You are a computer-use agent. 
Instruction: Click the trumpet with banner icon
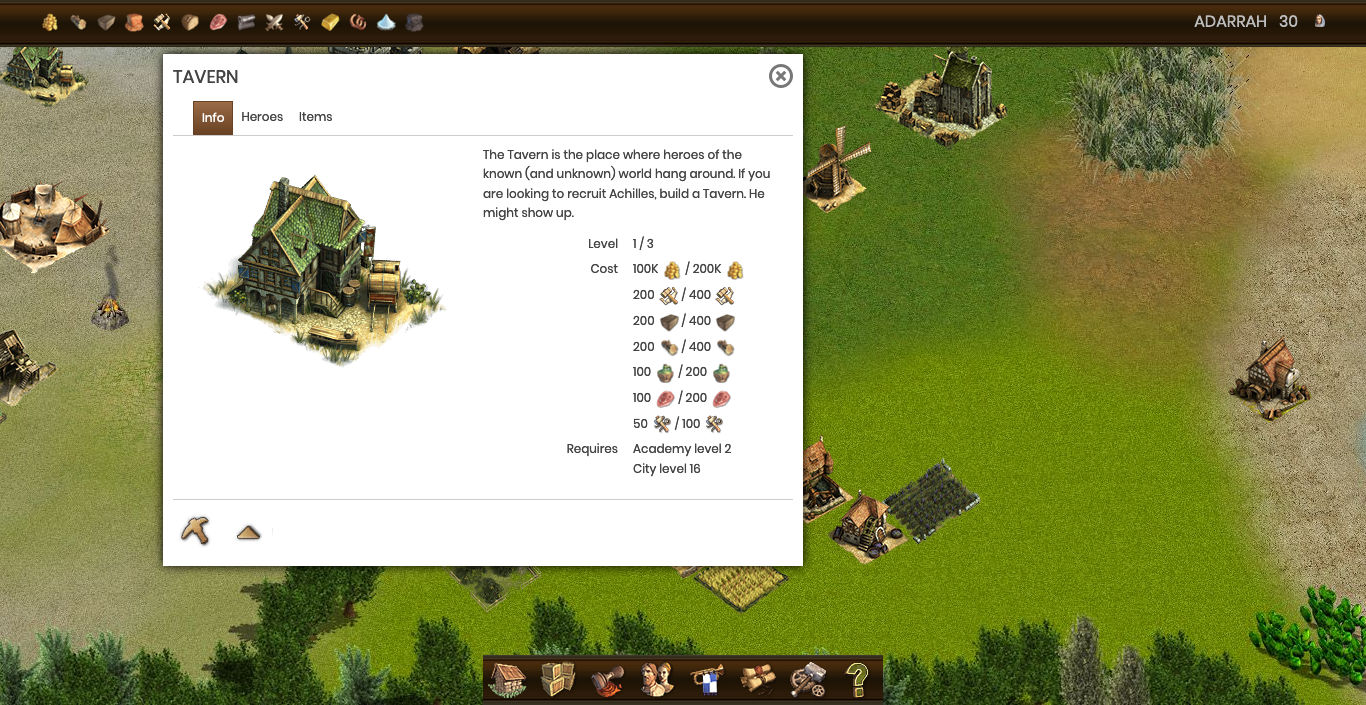tap(707, 679)
